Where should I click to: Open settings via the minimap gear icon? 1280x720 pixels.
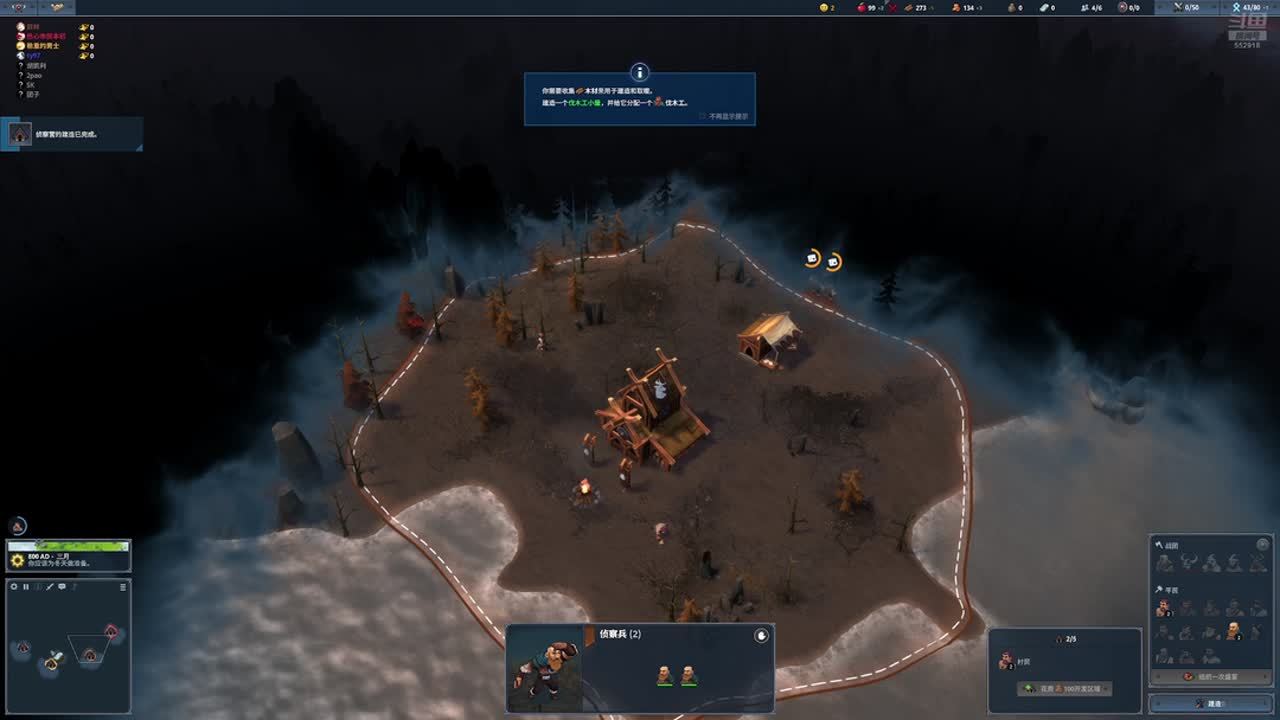(14, 587)
